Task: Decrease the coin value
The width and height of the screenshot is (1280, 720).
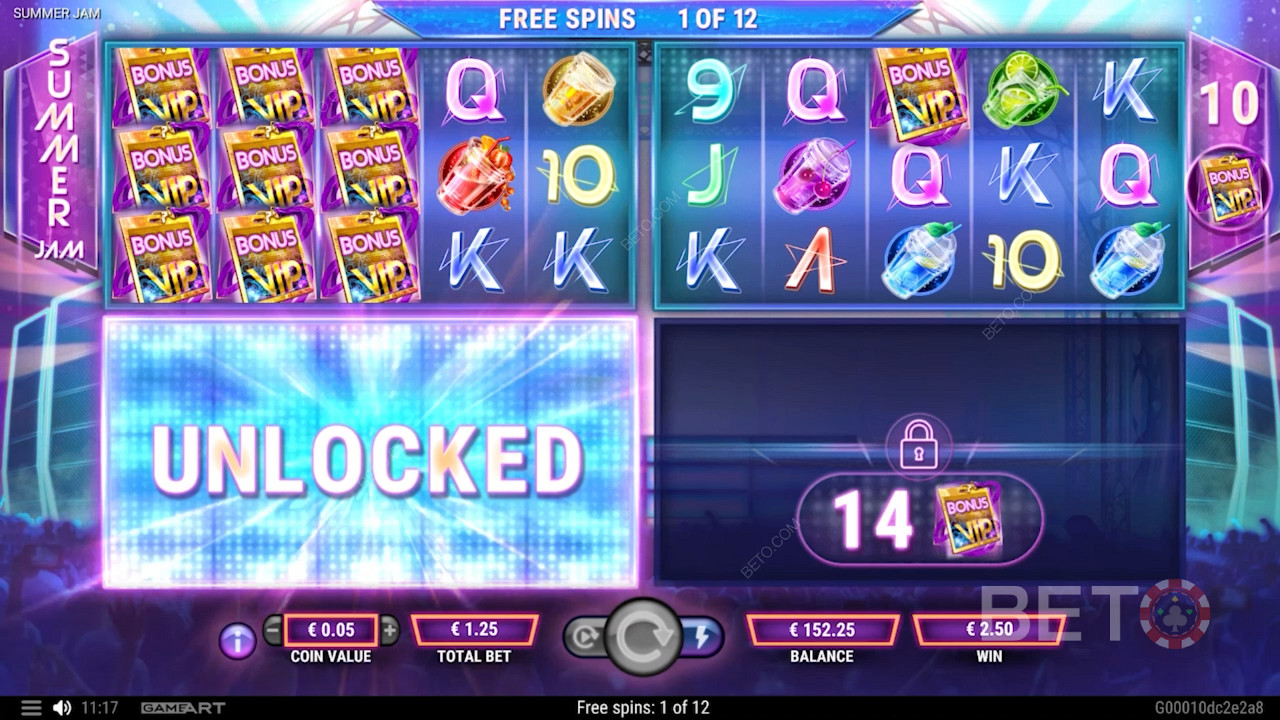Action: coord(273,630)
